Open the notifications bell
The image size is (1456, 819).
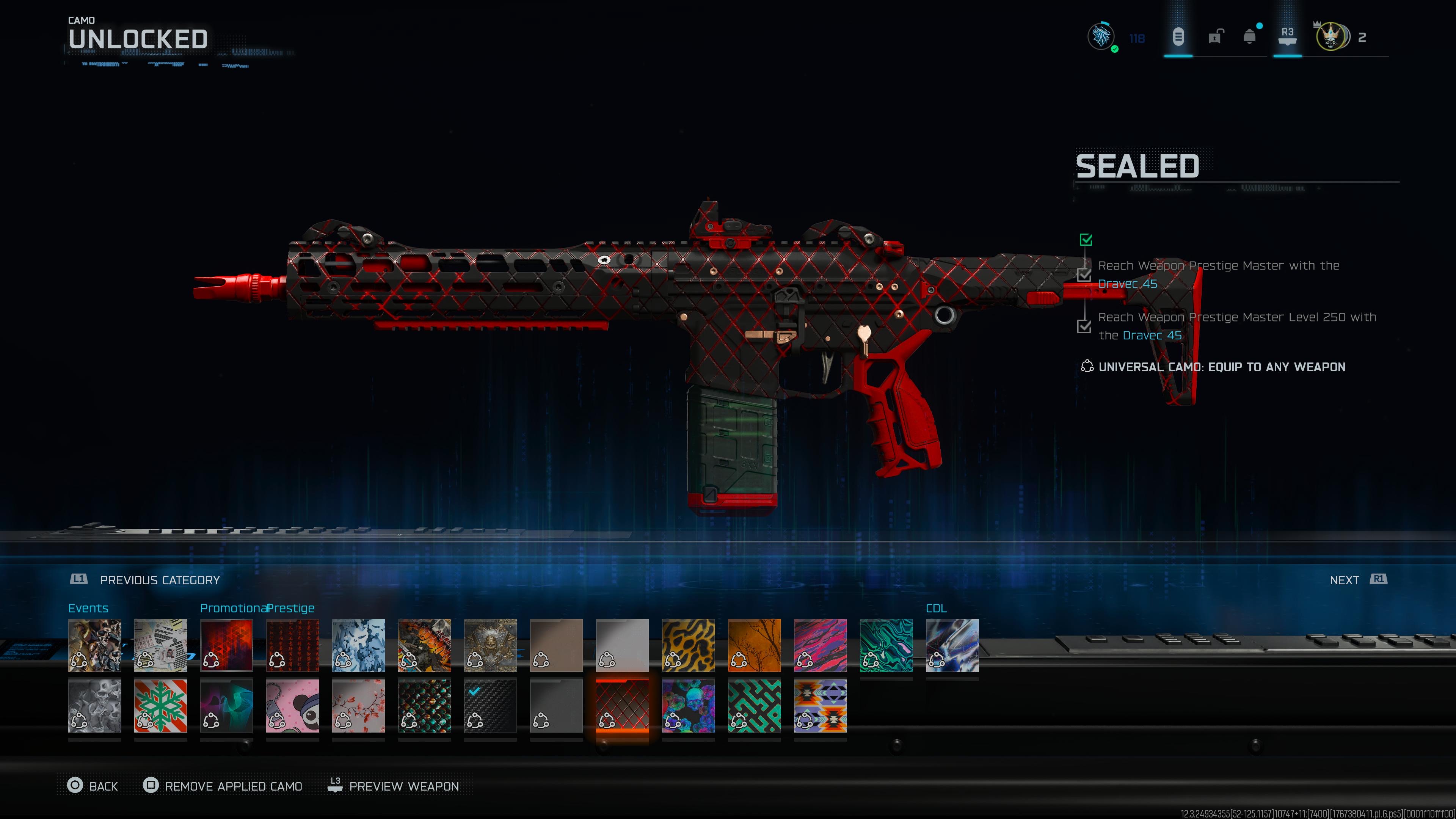pyautogui.click(x=1250, y=37)
